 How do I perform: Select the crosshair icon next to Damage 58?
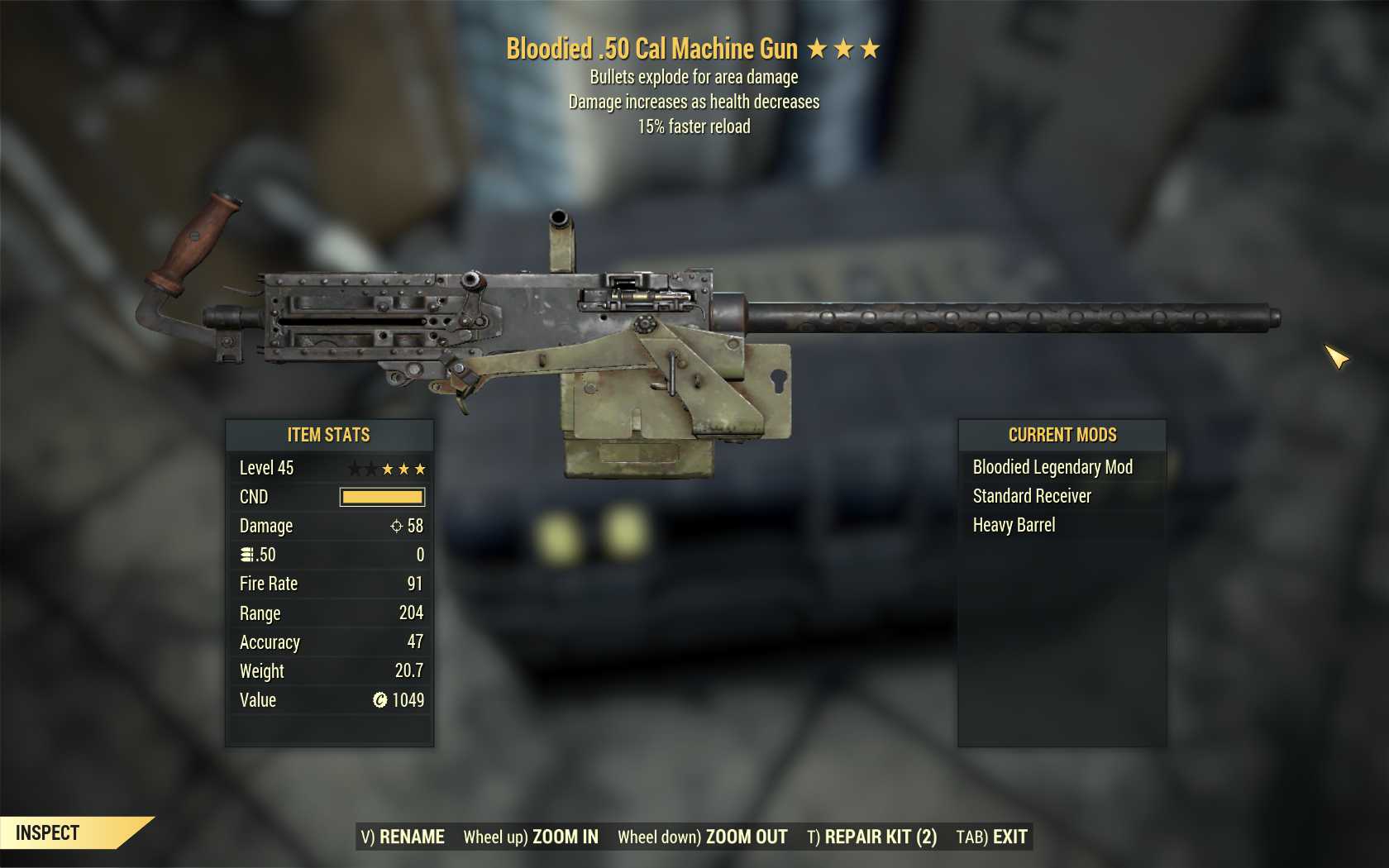click(397, 526)
